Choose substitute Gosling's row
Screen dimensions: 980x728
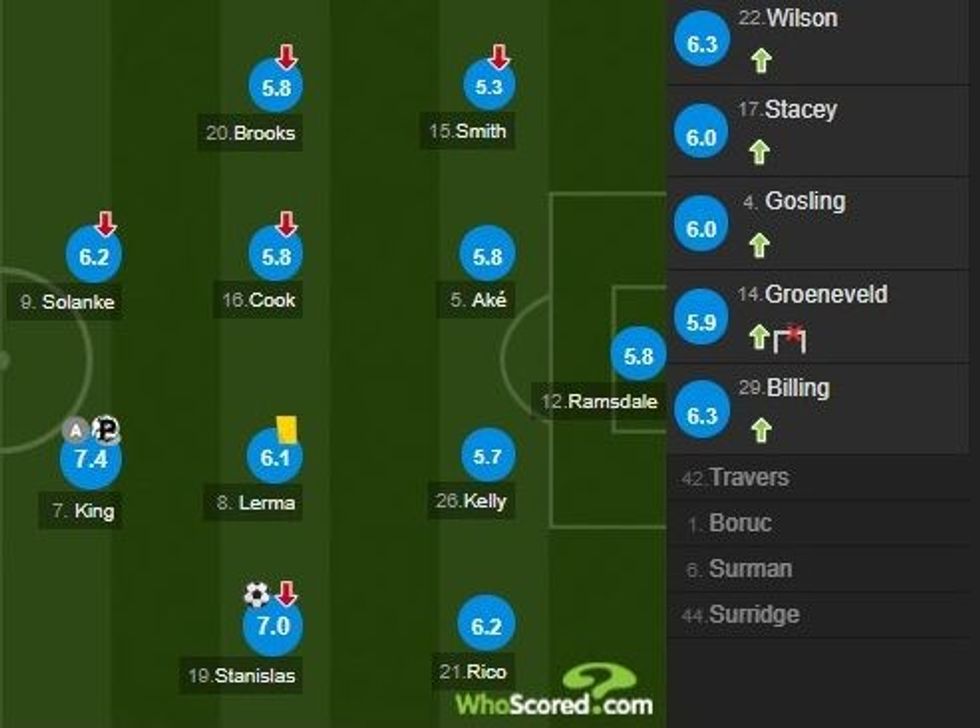[x=820, y=222]
